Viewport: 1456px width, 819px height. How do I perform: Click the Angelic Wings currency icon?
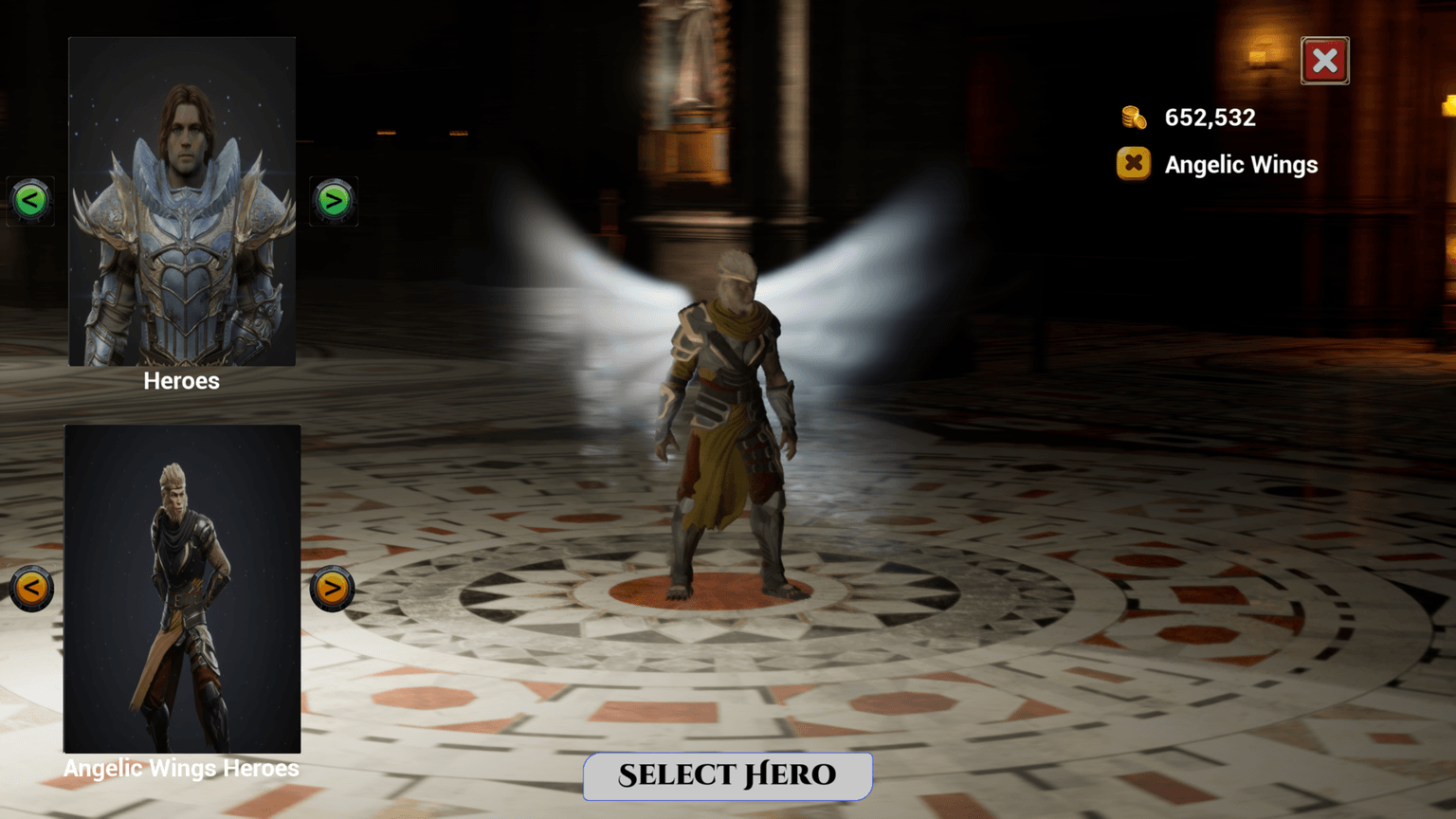pos(1134,163)
